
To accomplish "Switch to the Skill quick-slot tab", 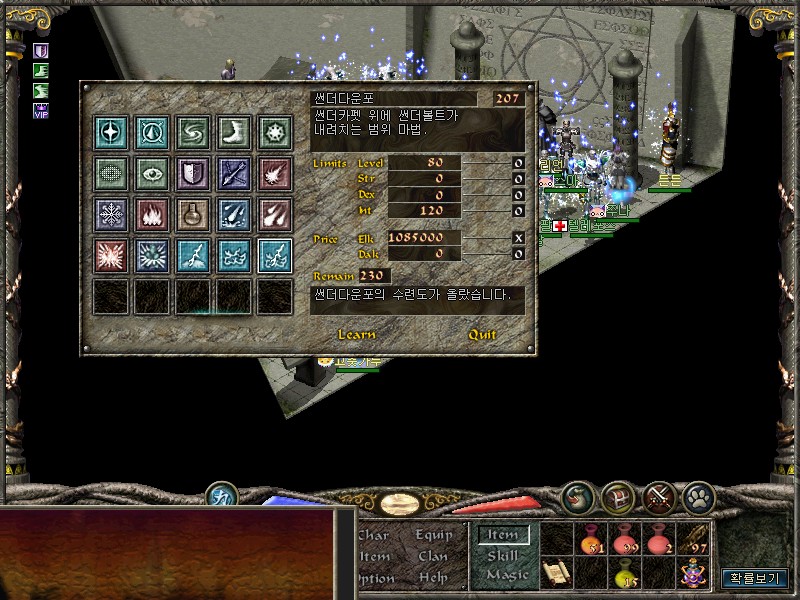I will [x=503, y=555].
